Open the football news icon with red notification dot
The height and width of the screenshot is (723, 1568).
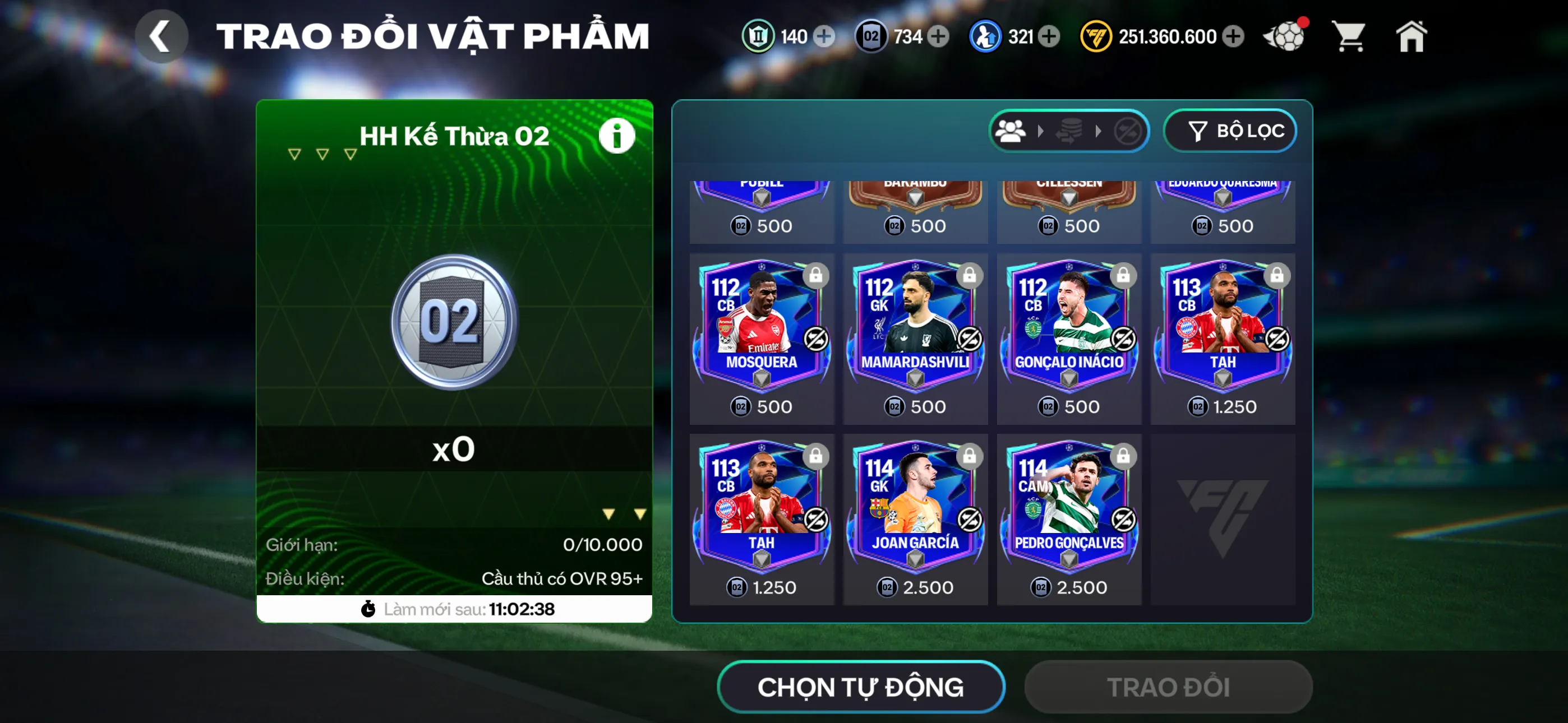pyautogui.click(x=1285, y=36)
